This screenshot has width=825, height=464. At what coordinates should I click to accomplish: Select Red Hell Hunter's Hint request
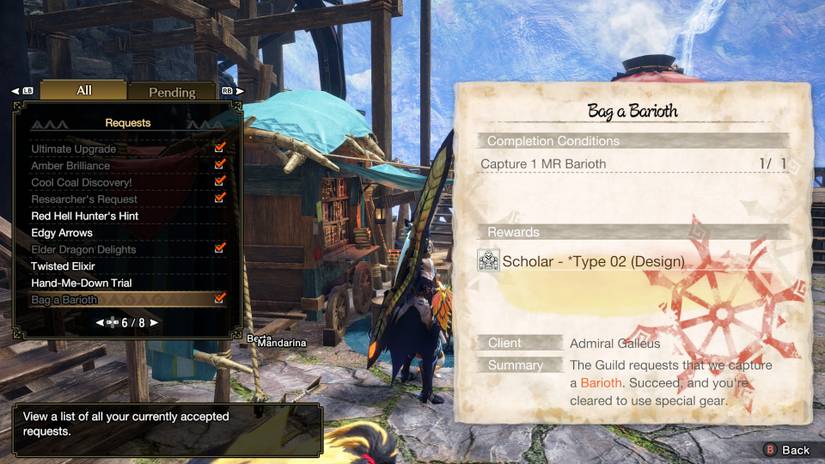pyautogui.click(x=84, y=216)
